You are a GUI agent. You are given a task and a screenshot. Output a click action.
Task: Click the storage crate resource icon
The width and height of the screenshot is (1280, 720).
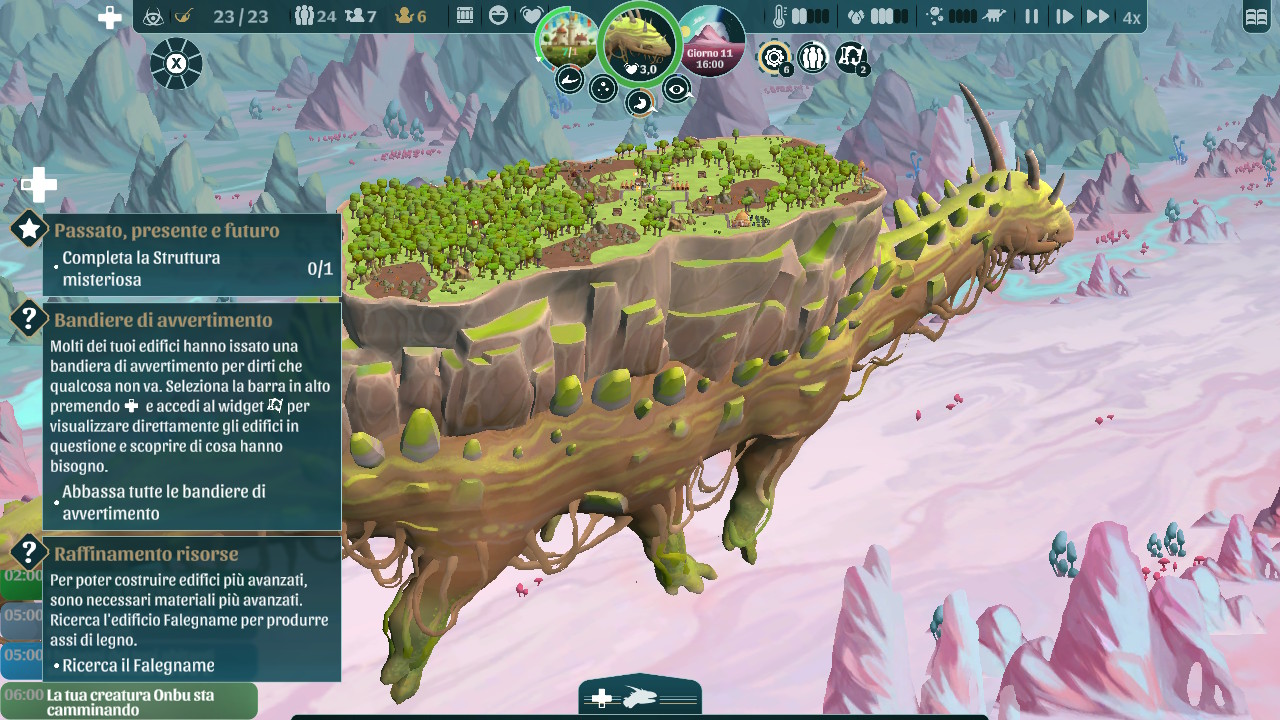[x=465, y=16]
